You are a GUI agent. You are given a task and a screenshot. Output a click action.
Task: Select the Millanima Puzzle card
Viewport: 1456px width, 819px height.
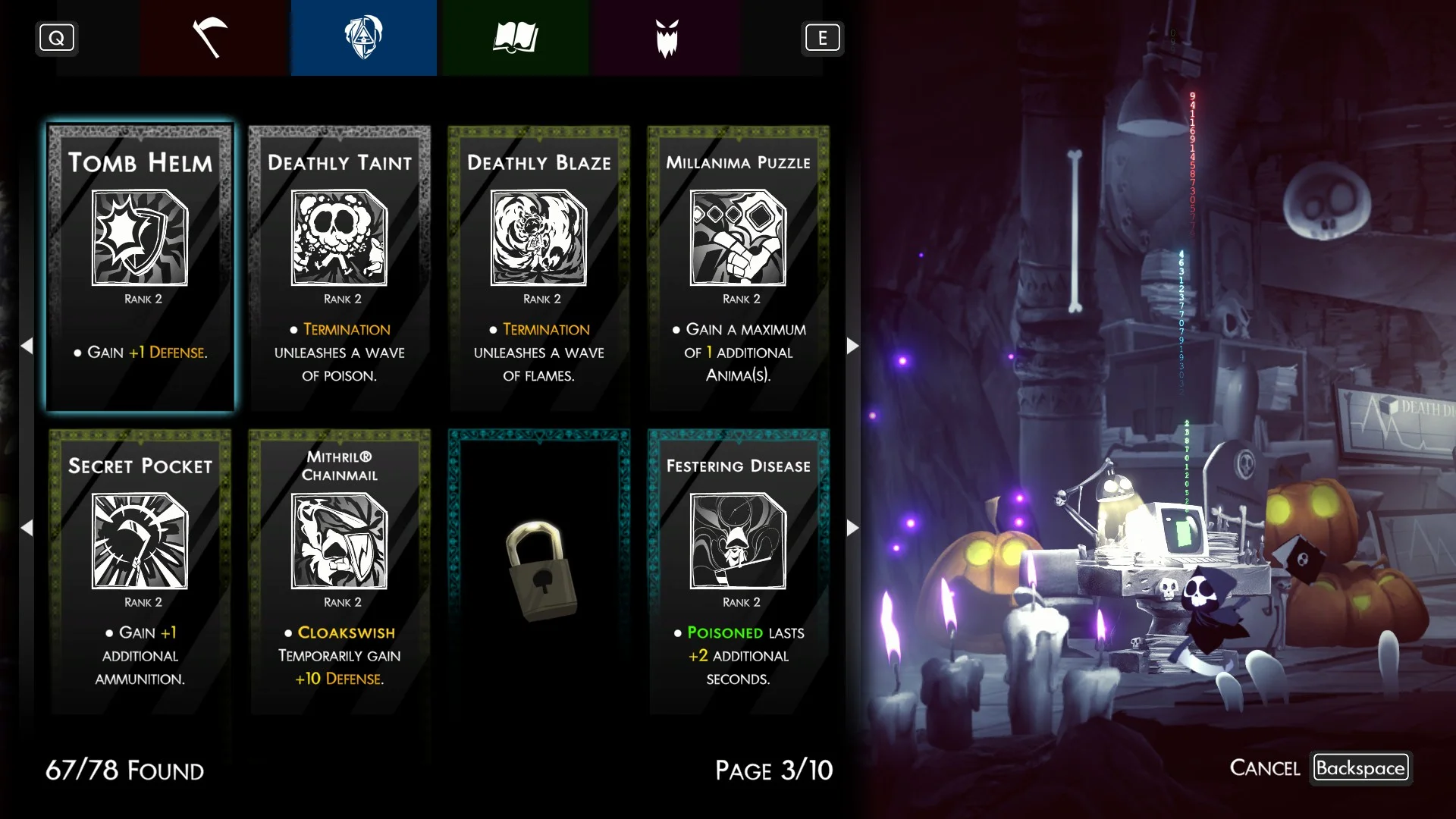pos(738,268)
